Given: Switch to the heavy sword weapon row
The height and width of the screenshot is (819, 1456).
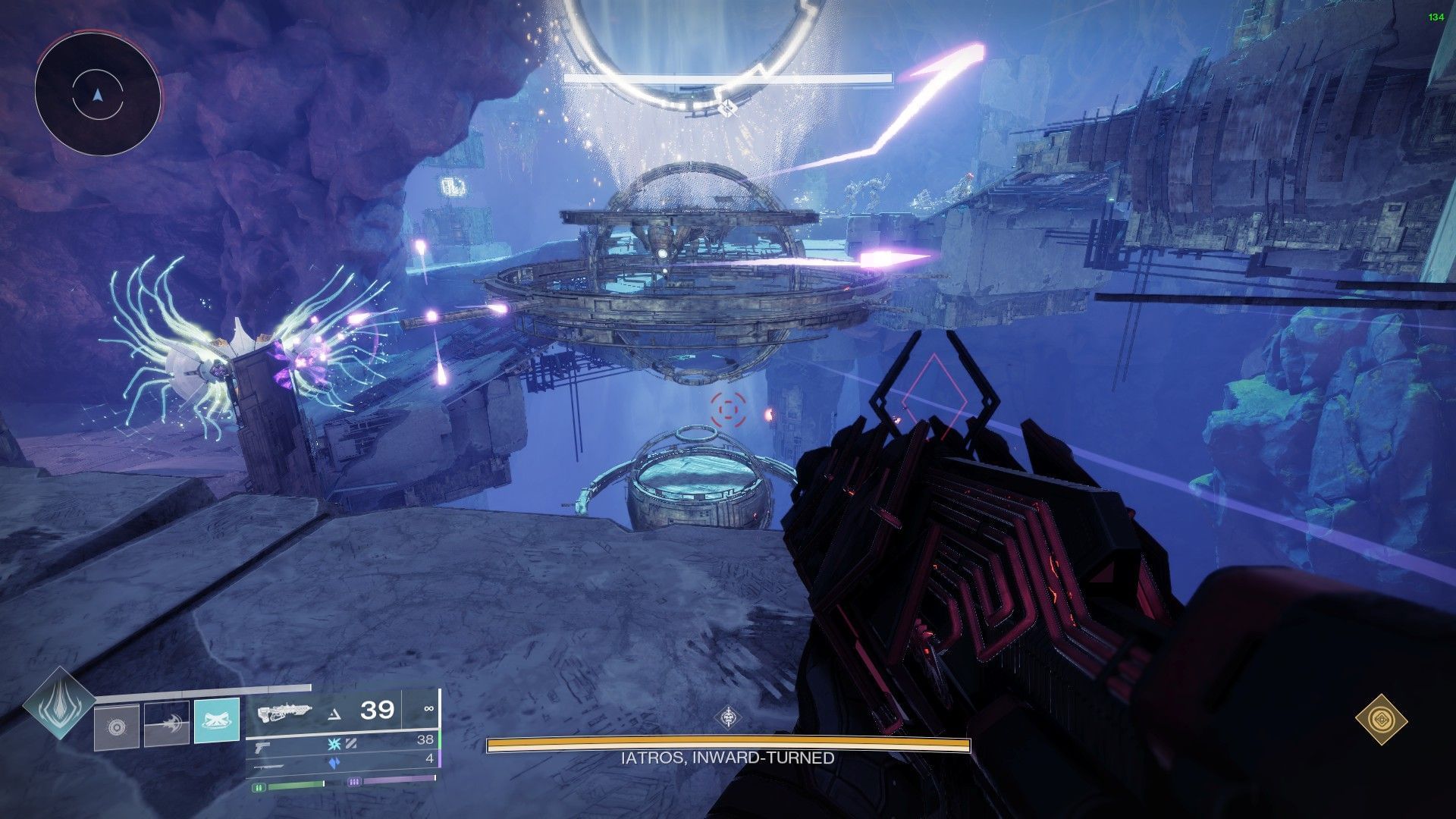Looking at the screenshot, I should pos(269,765).
